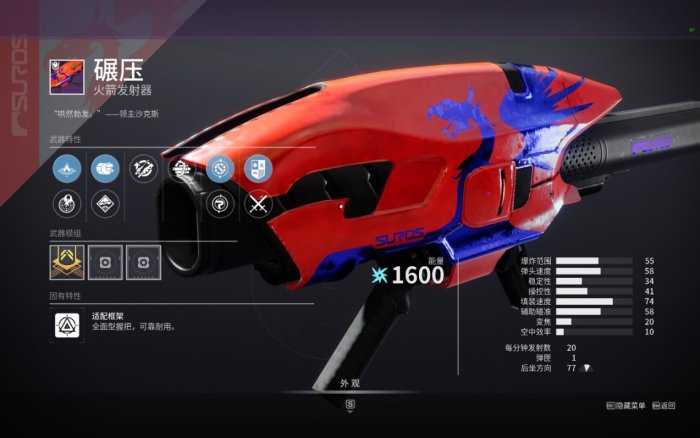The image size is (700, 438).
Task: Pick the blue circular arrows perk
Action: pyautogui.click(x=221, y=168)
